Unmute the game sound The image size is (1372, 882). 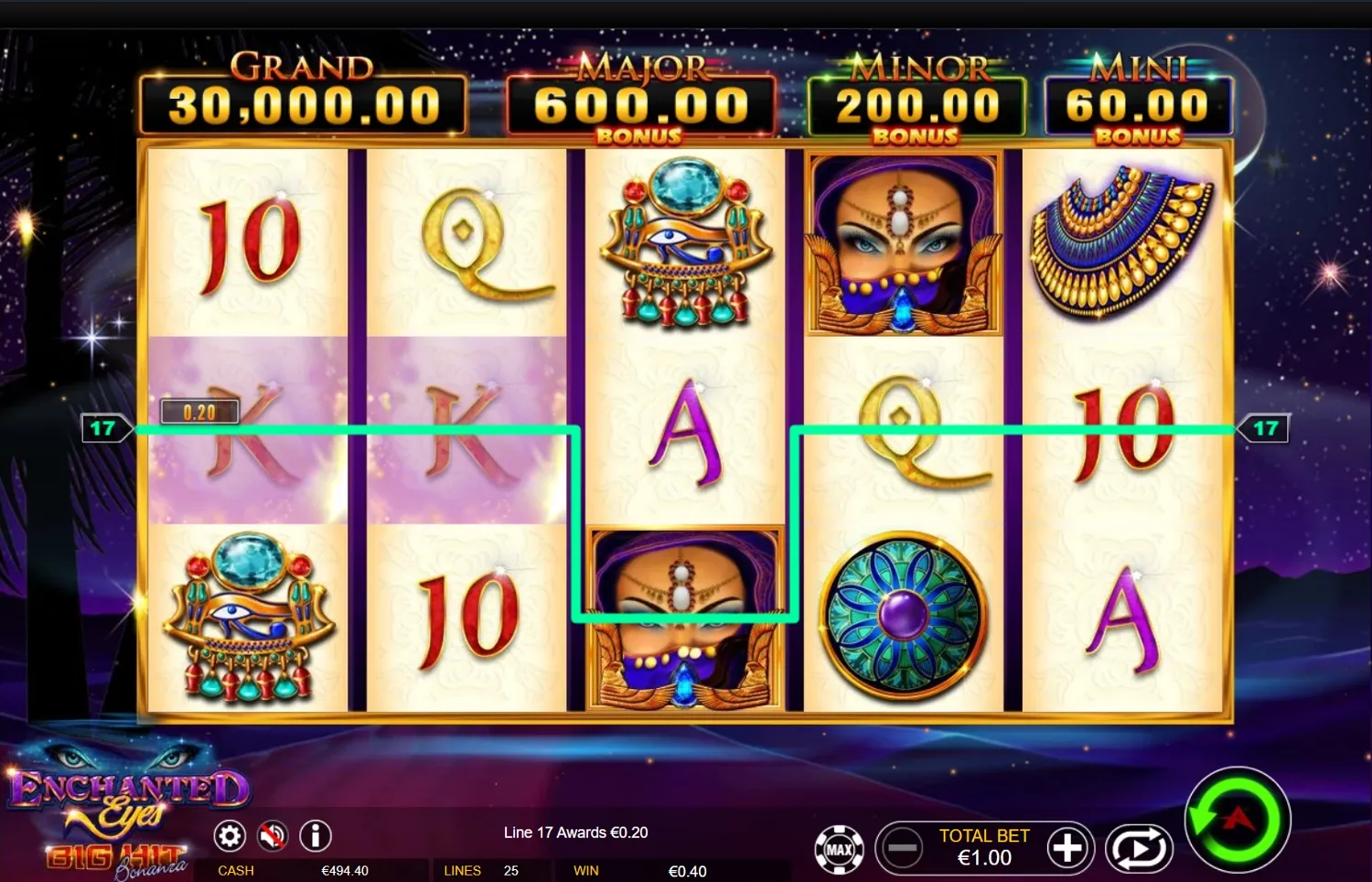[272, 835]
